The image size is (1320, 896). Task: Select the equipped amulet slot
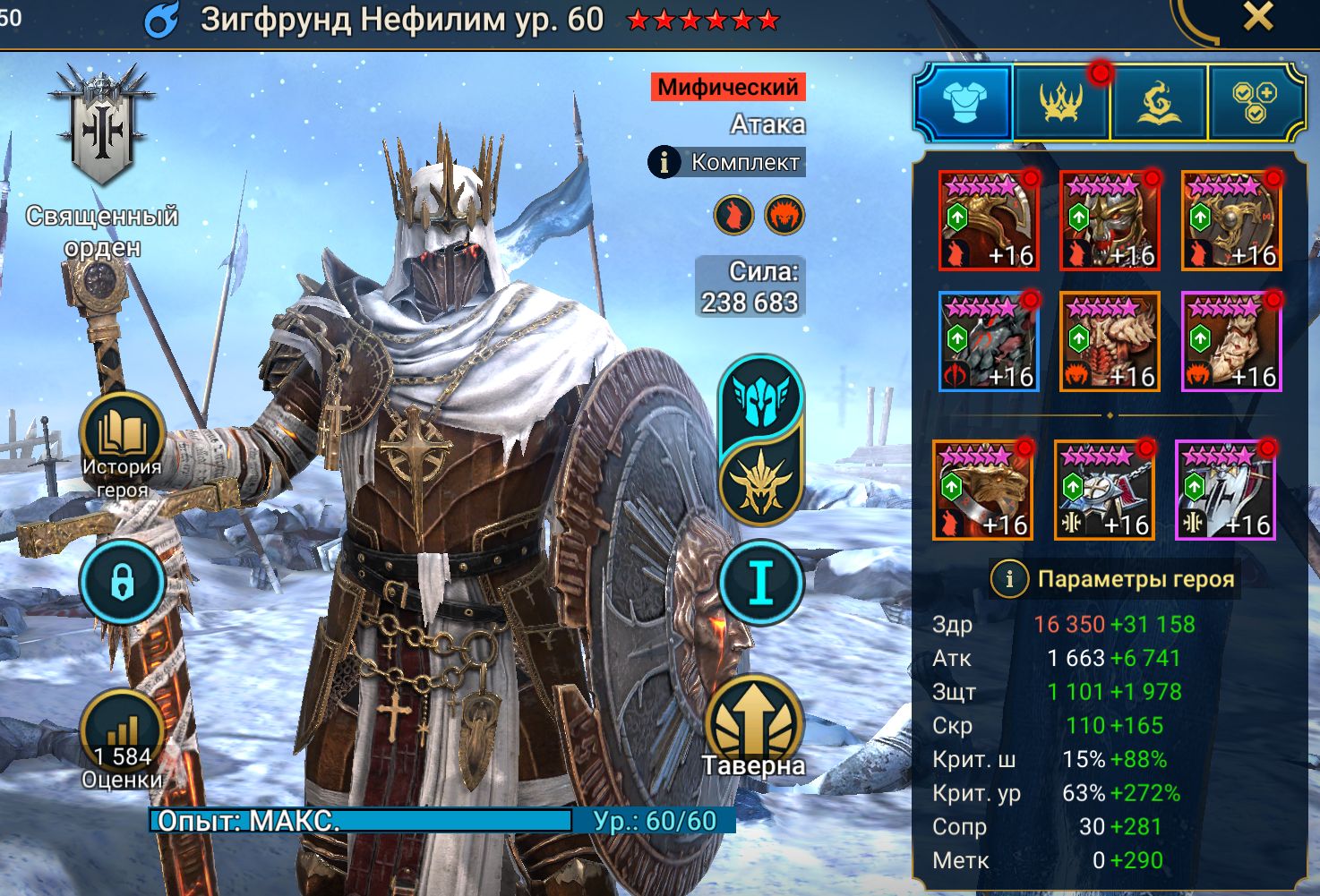1104,490
